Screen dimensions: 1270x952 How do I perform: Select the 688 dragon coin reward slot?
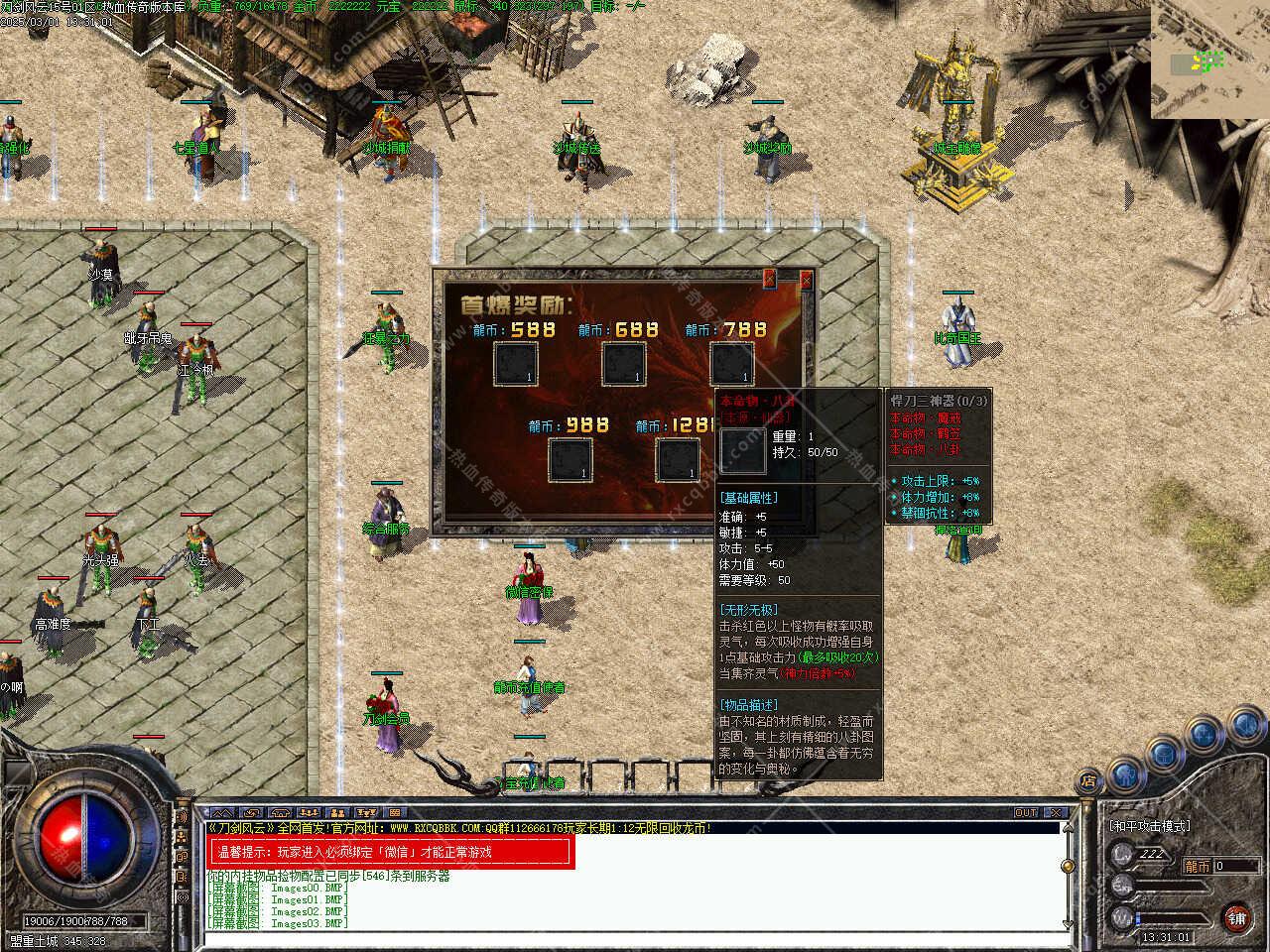coord(624,363)
